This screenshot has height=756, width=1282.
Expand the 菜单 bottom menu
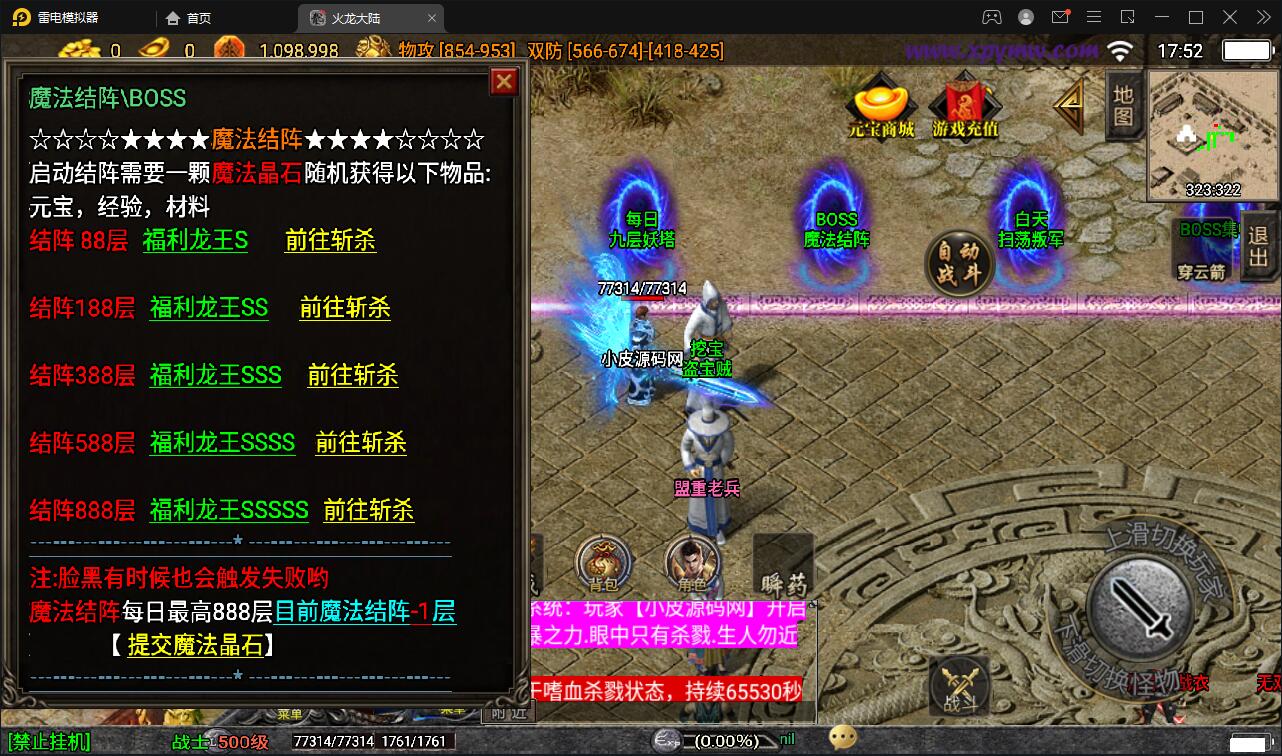[290, 714]
